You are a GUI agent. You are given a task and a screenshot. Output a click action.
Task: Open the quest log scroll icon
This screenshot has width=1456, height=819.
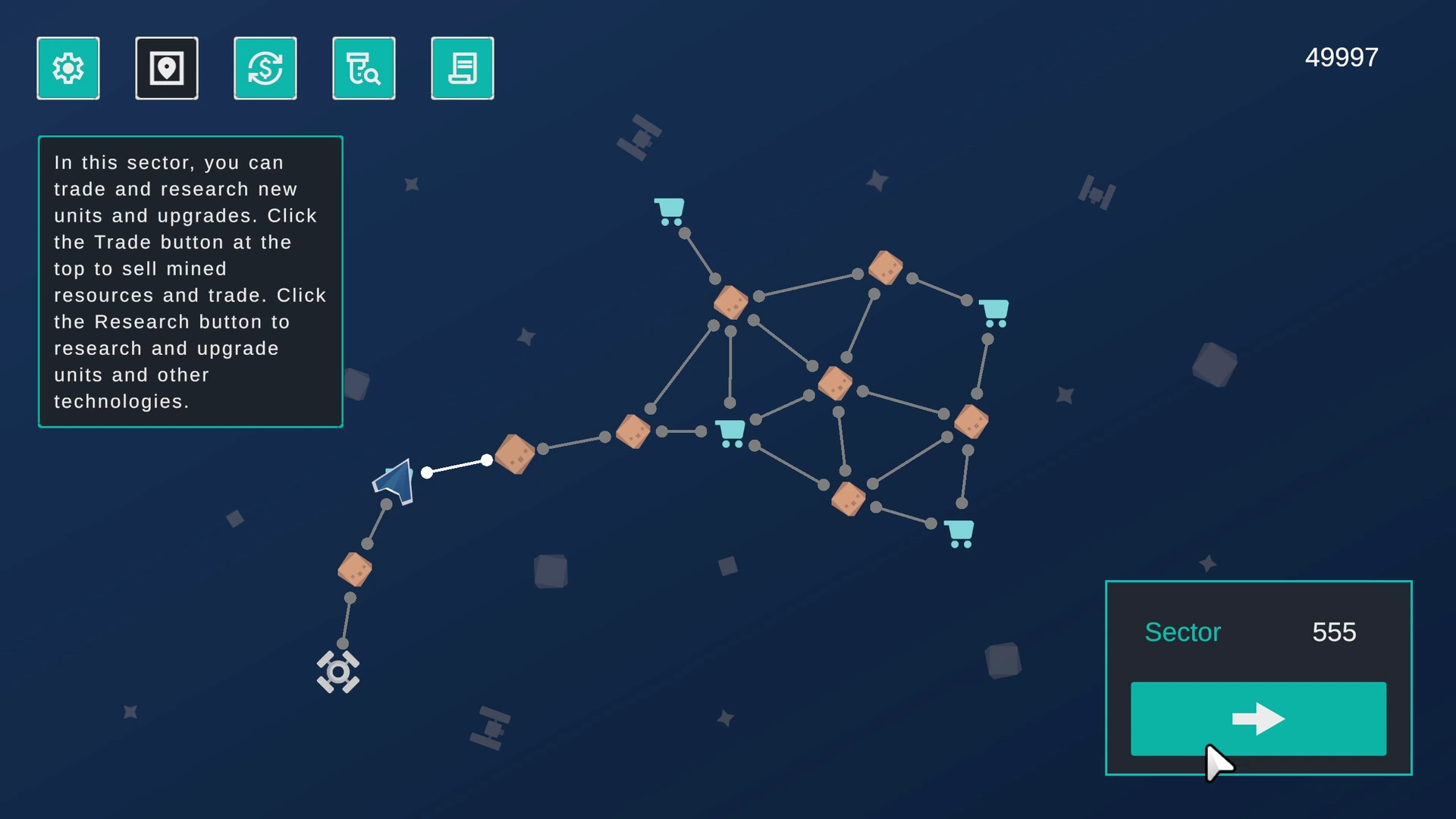(x=462, y=67)
